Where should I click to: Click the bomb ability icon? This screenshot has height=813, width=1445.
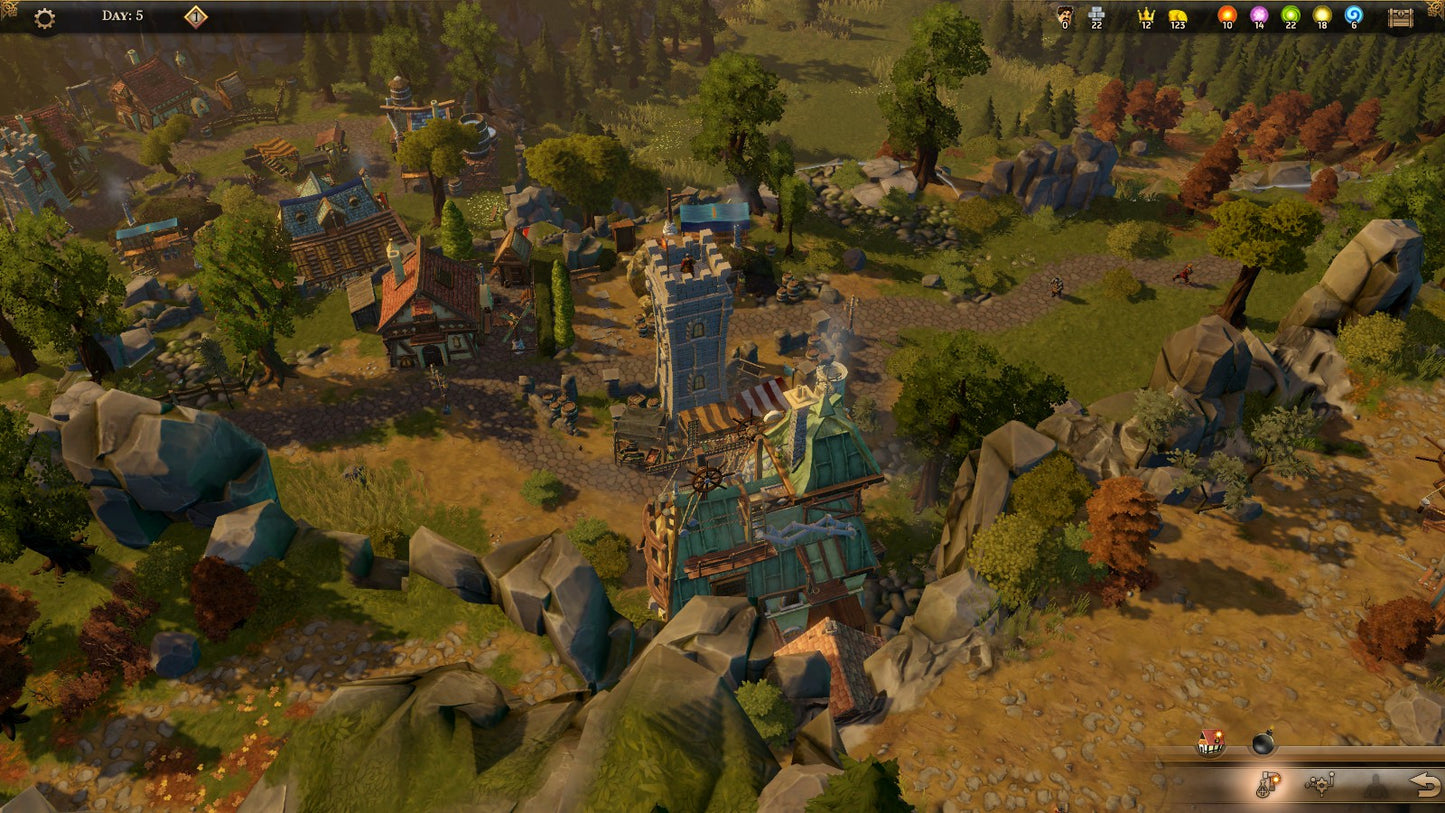click(1264, 742)
